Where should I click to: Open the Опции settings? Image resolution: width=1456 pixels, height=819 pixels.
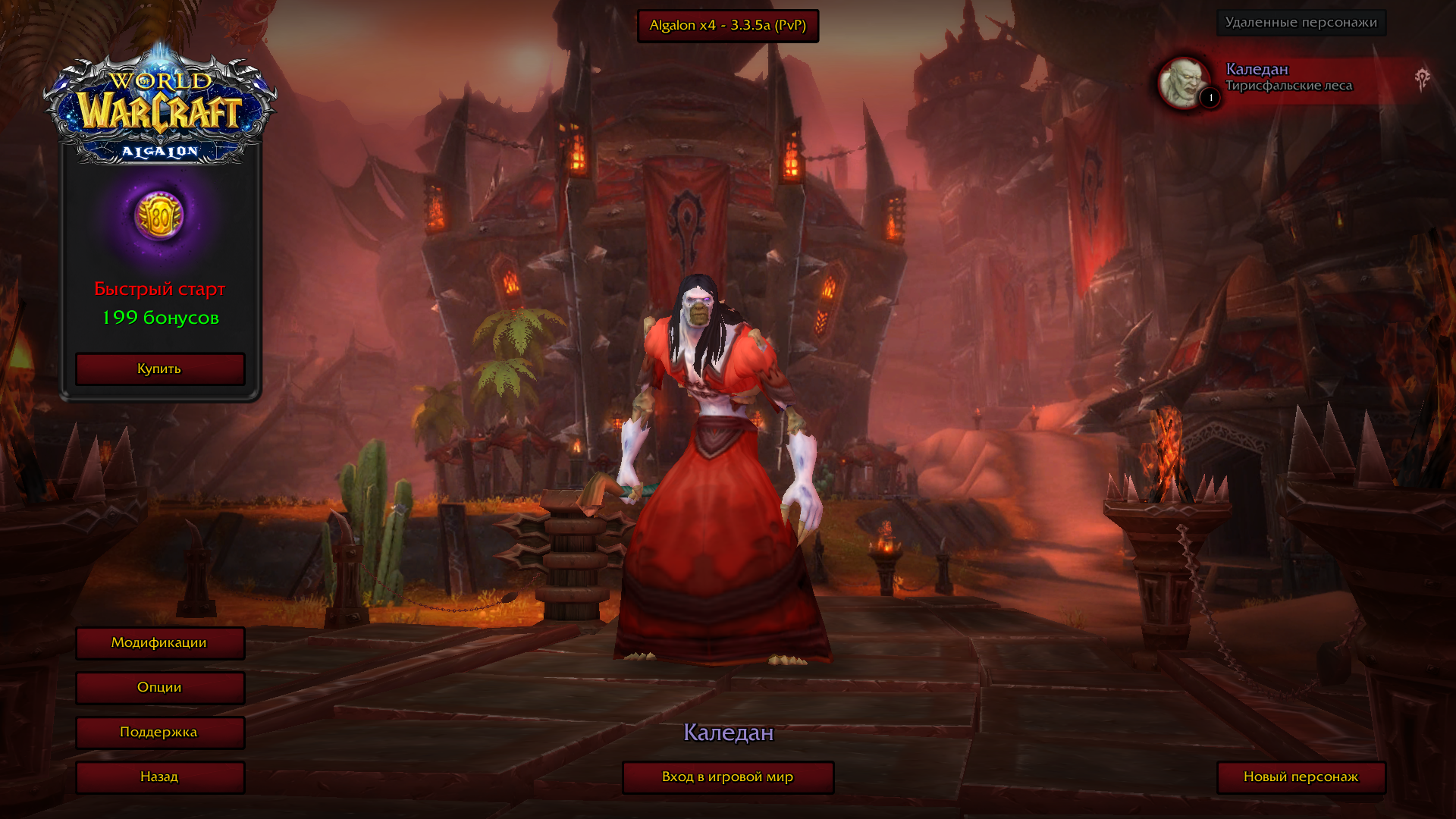coord(159,688)
